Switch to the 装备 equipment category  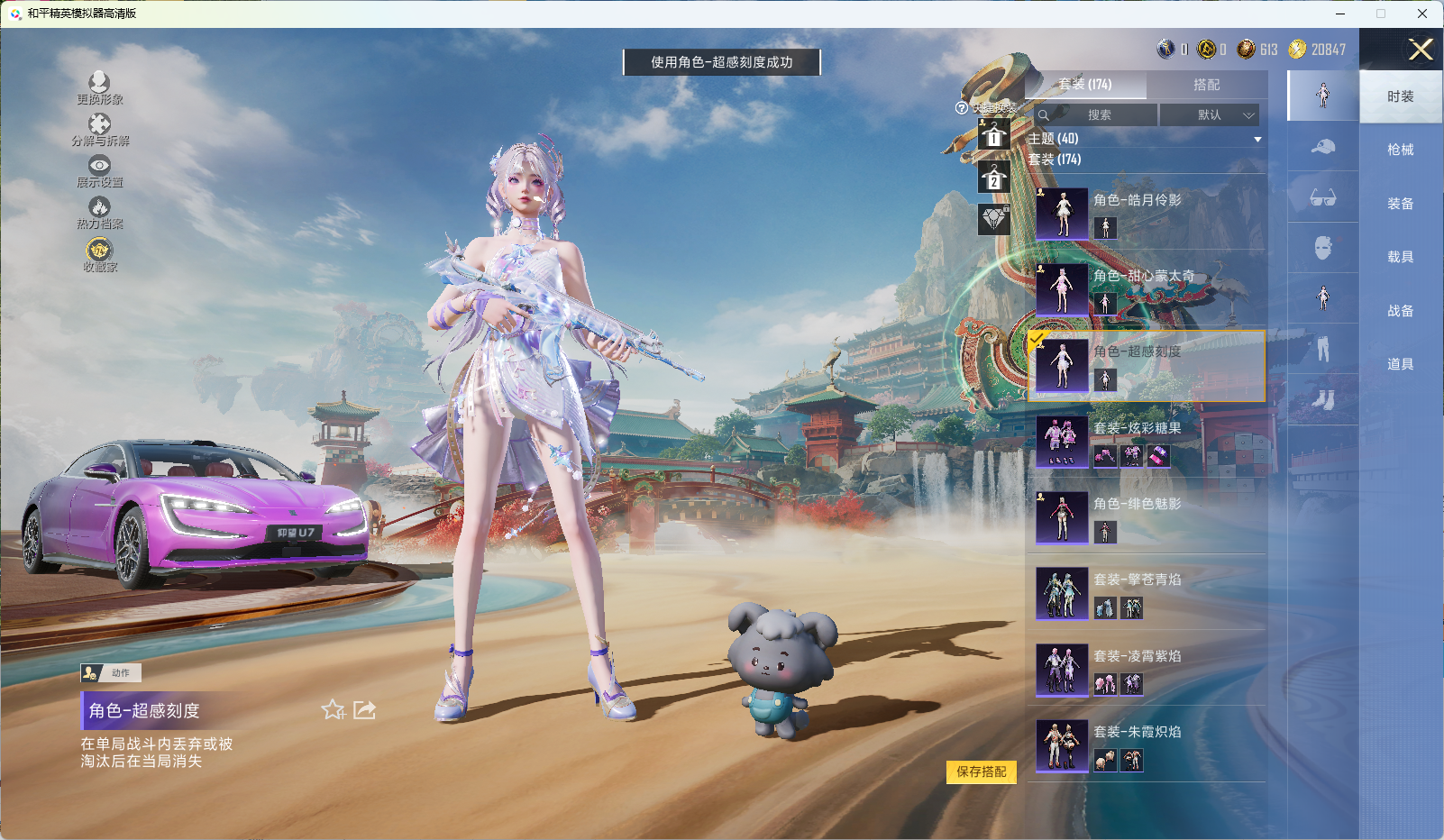(x=1400, y=204)
